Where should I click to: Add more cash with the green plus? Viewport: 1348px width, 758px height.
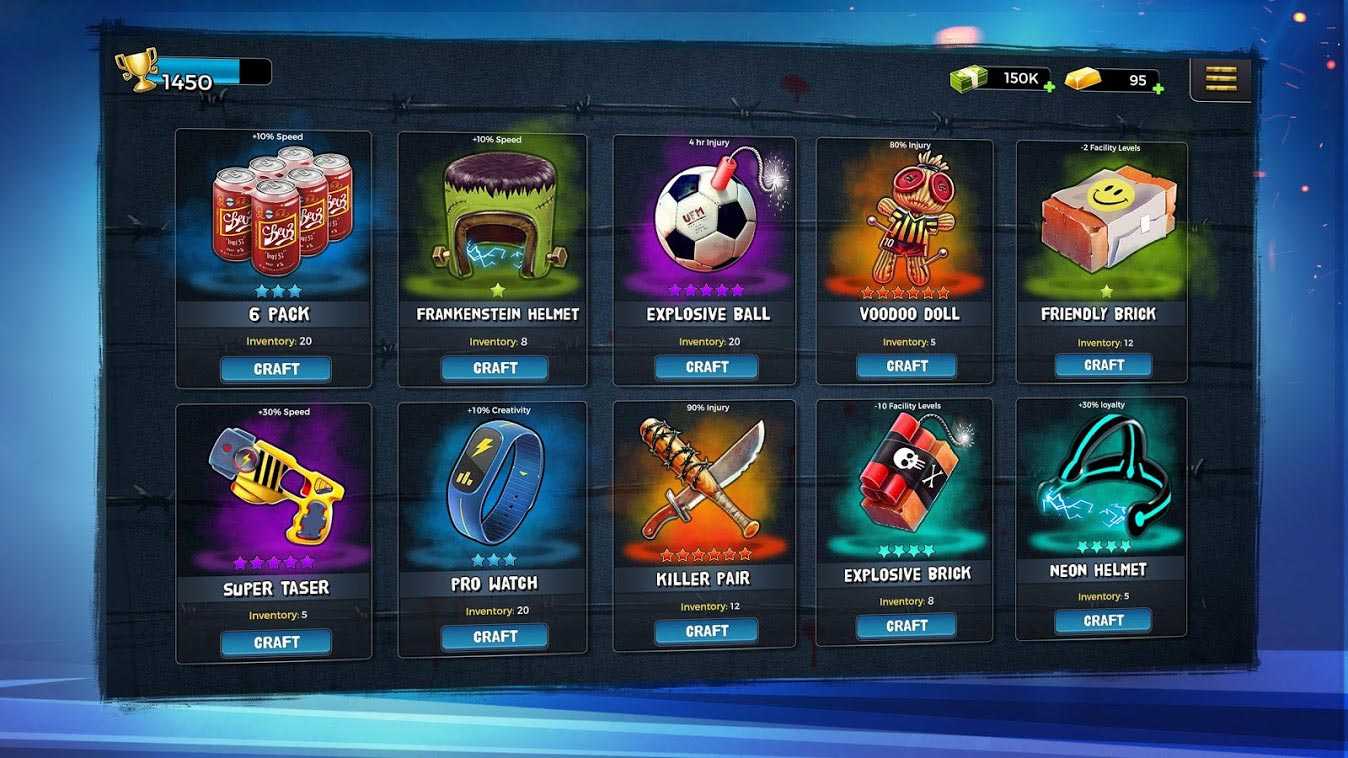click(1049, 87)
